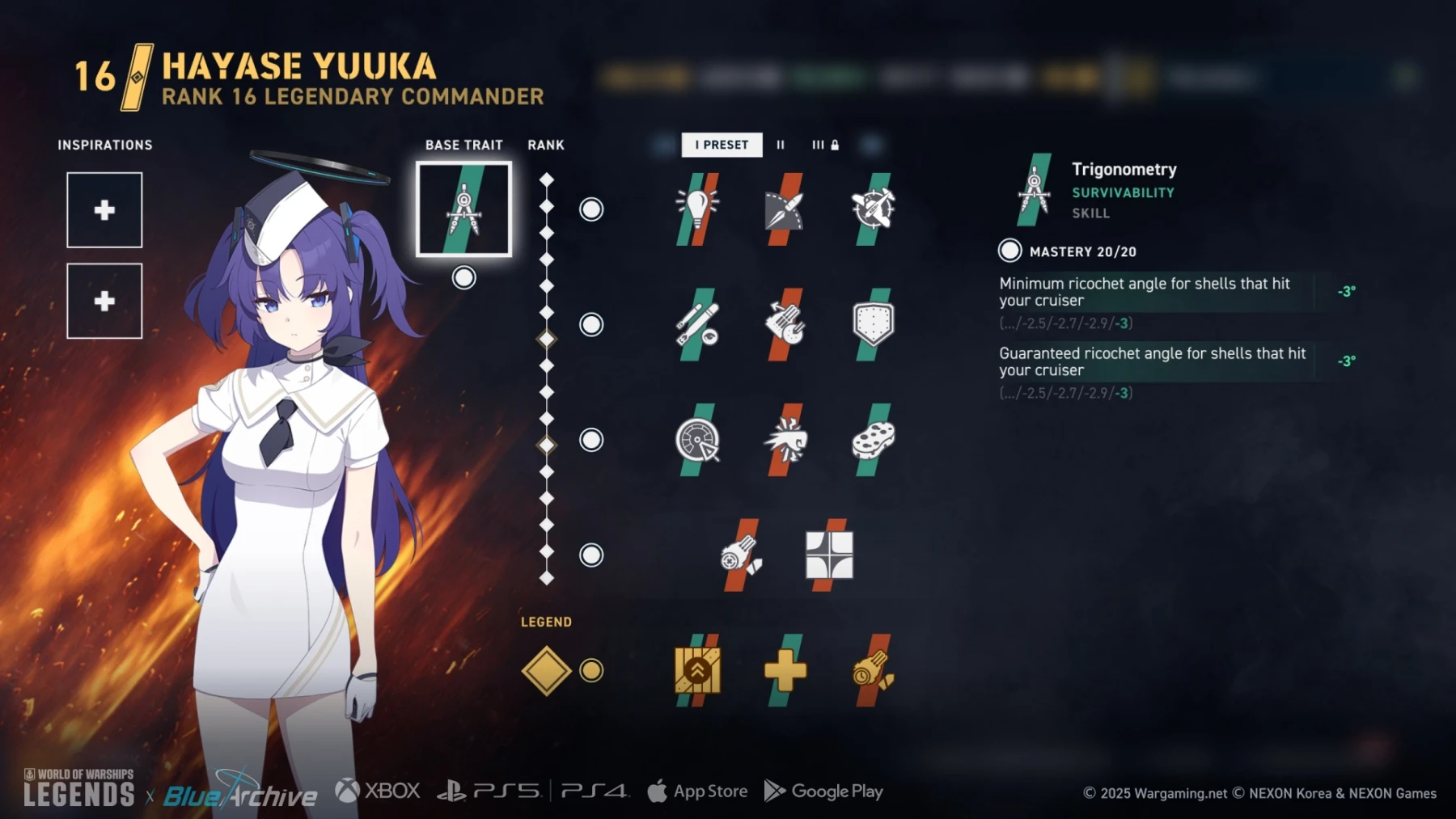Image resolution: width=1456 pixels, height=819 pixels.
Task: Select the sponge repair skill icon
Action: tap(870, 441)
